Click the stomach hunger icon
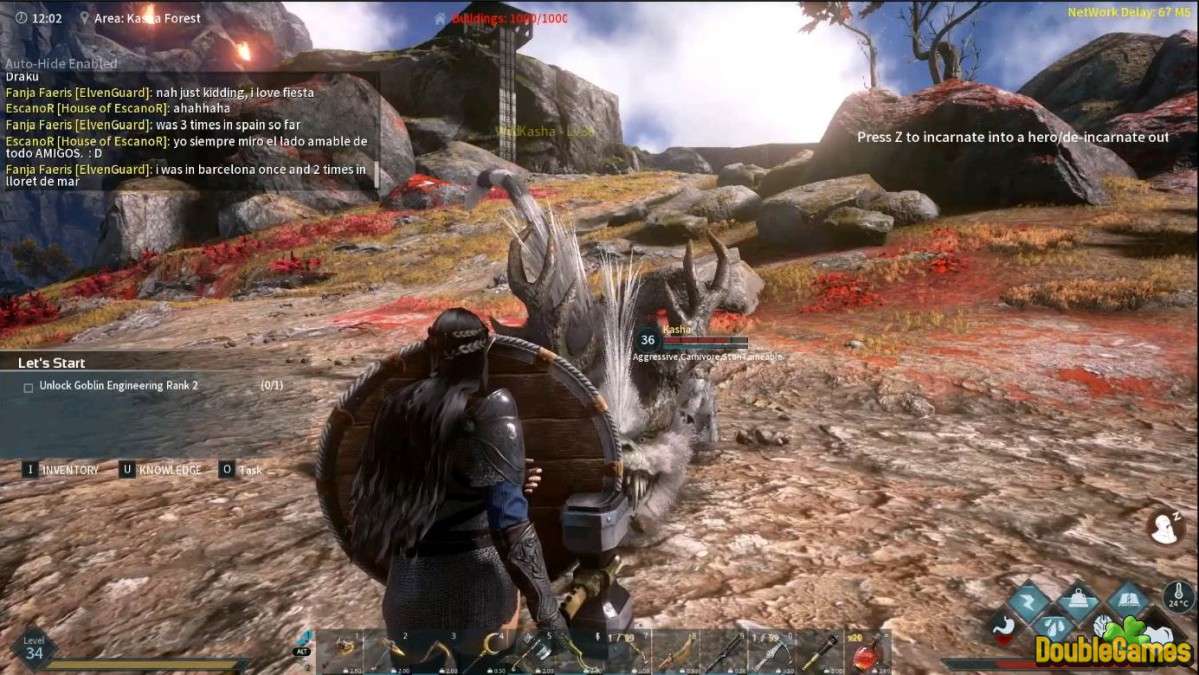The image size is (1199, 675). click(1005, 626)
